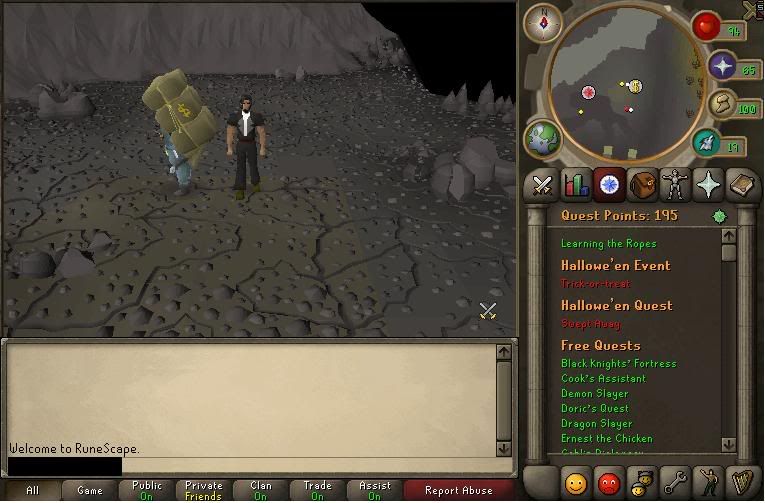
Task: Switch to the Prayer star tab
Action: click(708, 184)
